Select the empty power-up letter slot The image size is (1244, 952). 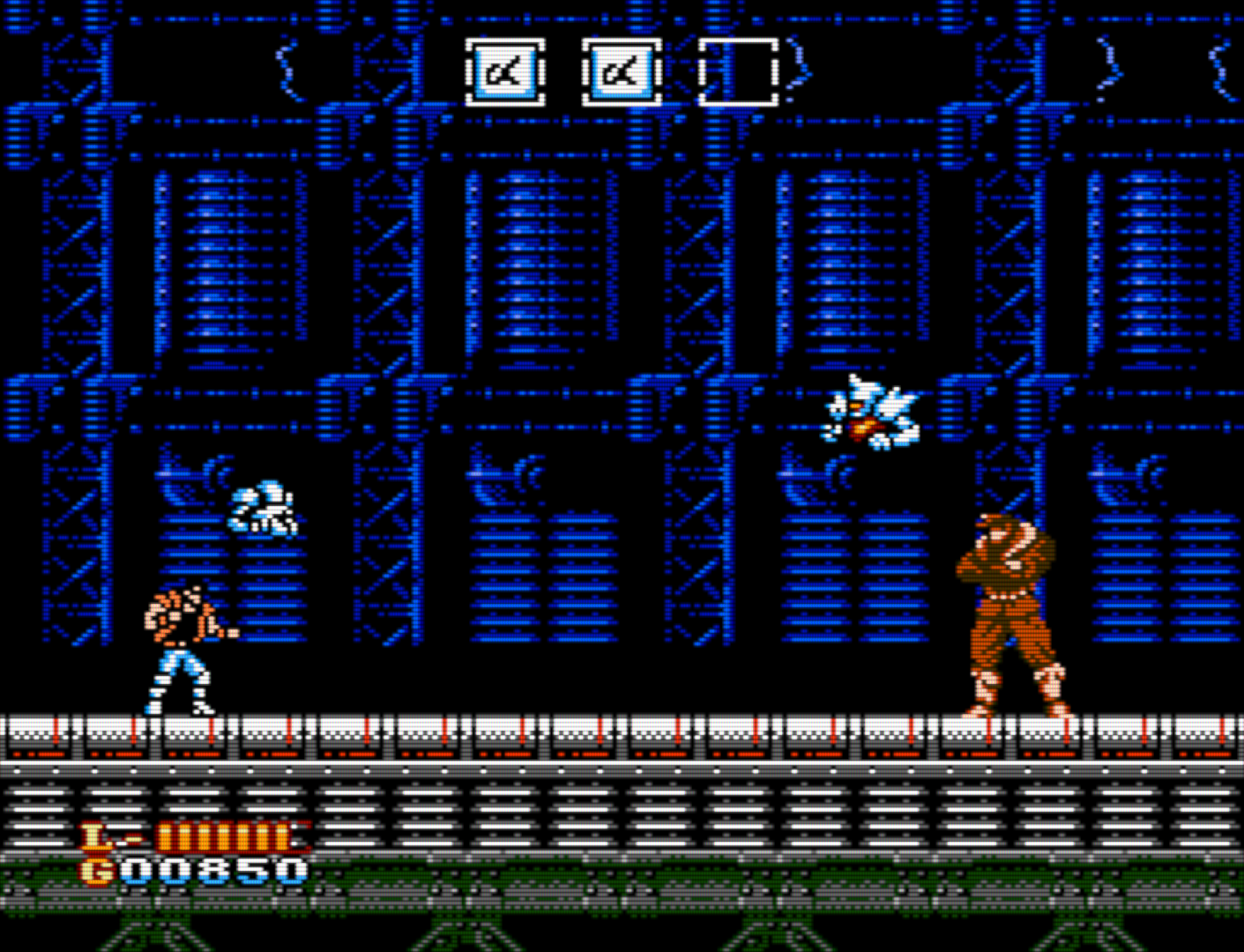pyautogui.click(x=738, y=72)
